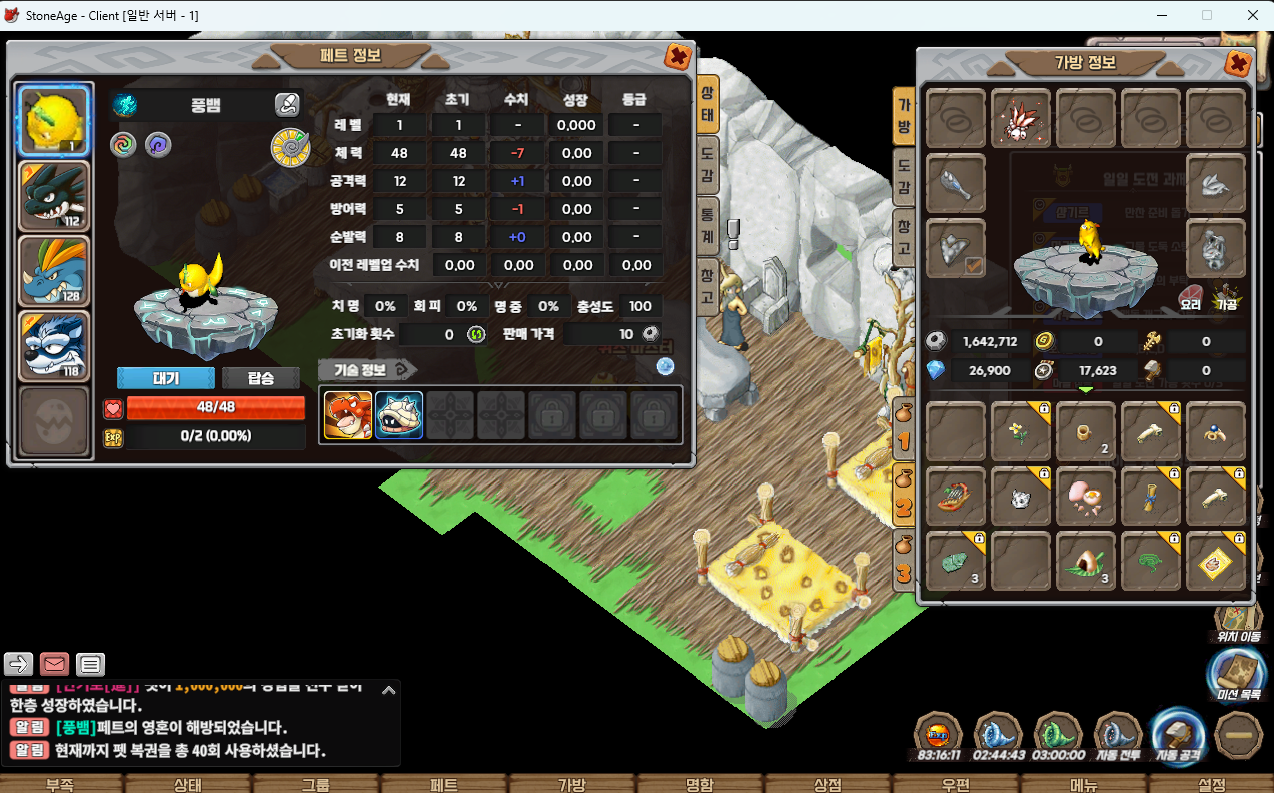
Task: Select the level 118 blue wolf pet
Action: click(55, 346)
